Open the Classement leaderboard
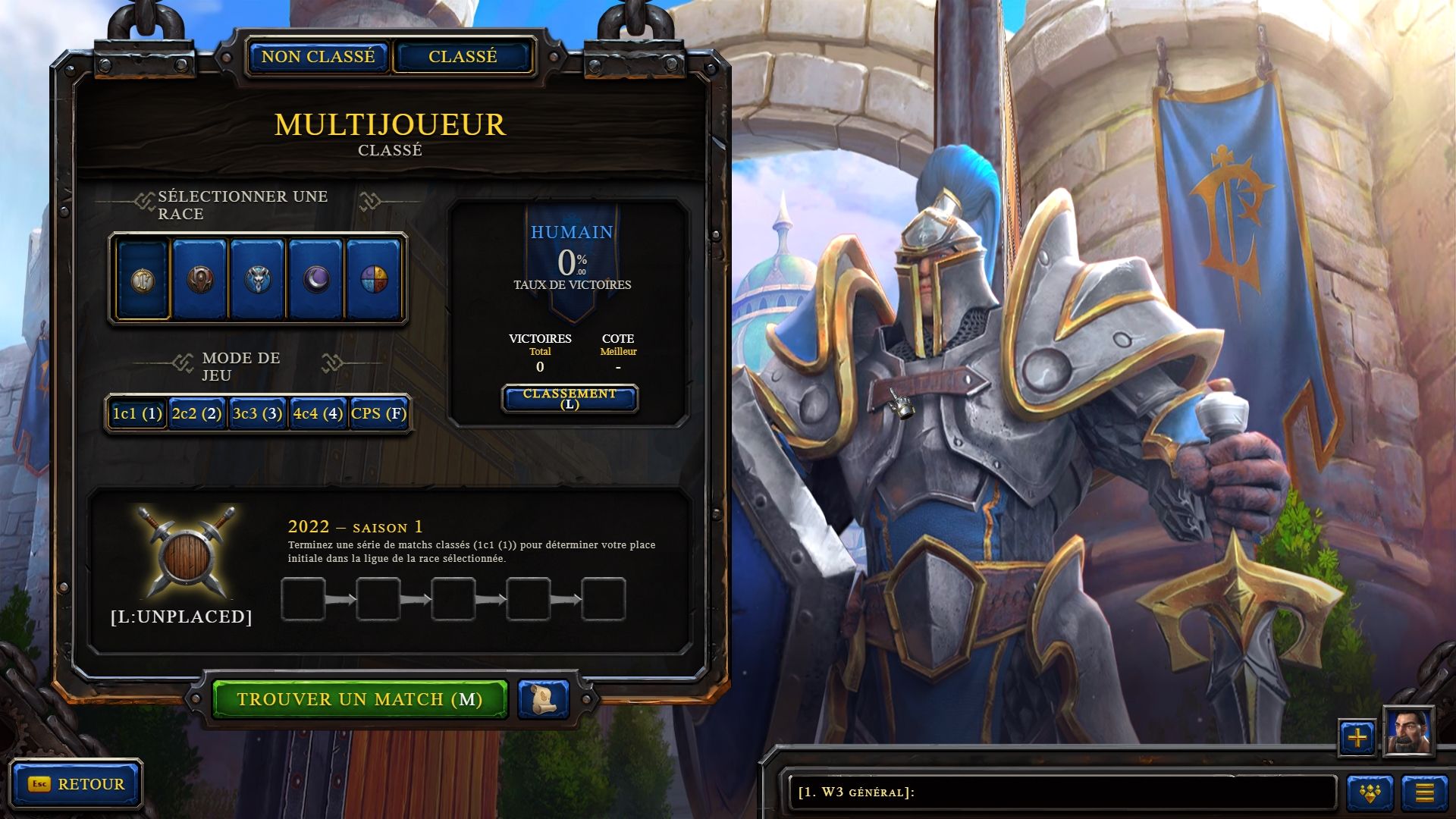Image resolution: width=1456 pixels, height=819 pixels. (x=570, y=398)
